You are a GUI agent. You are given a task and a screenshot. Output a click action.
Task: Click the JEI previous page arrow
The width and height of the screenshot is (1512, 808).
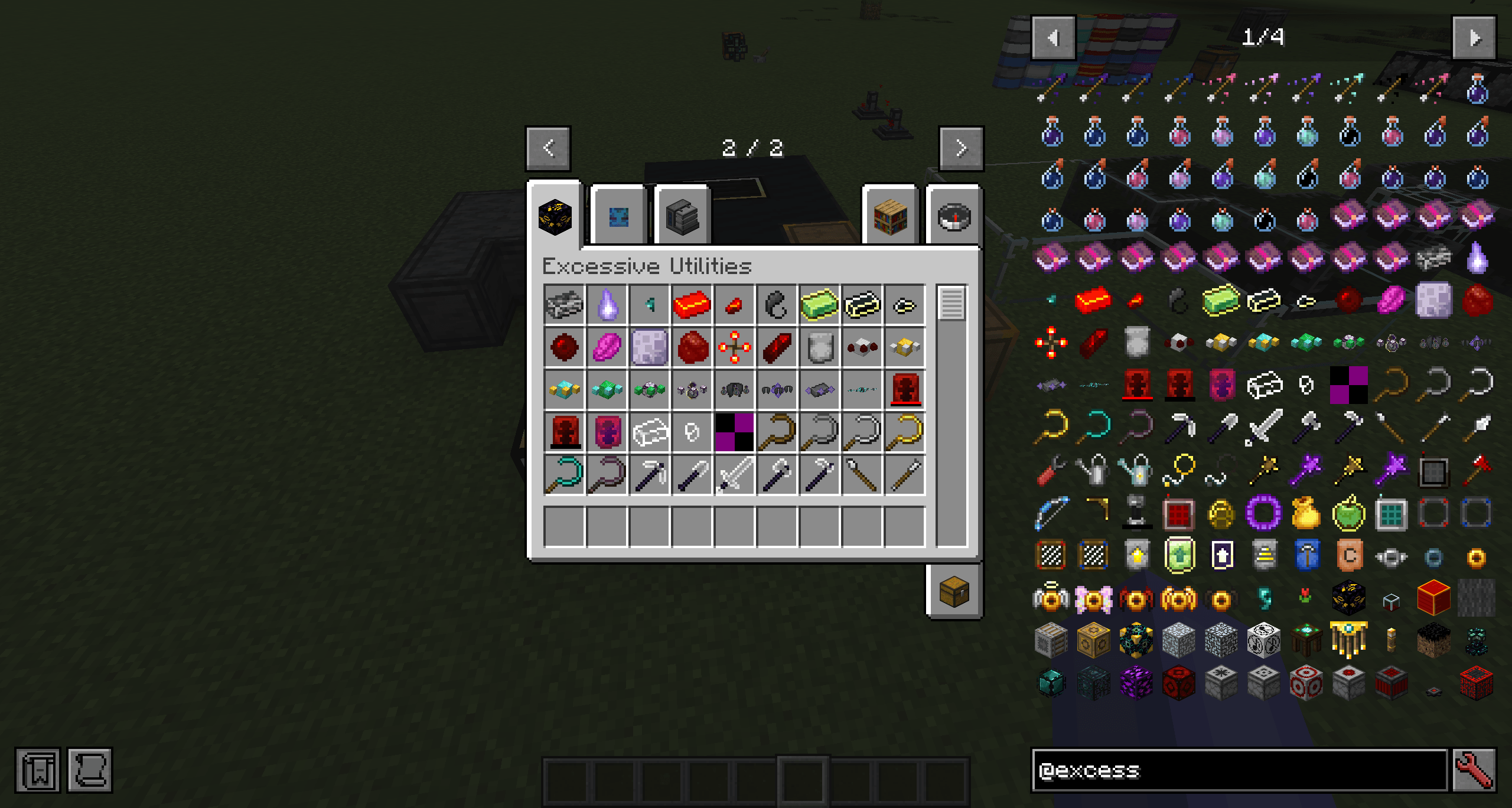[1053, 38]
